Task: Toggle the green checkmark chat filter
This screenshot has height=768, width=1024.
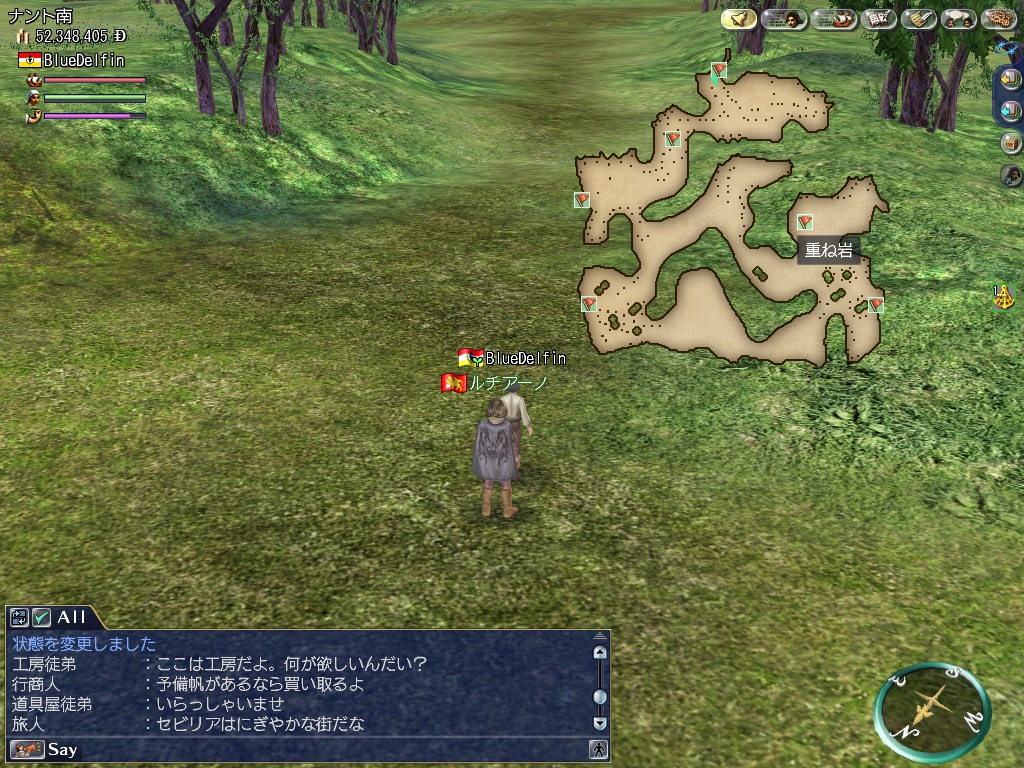Action: pyautogui.click(x=42, y=617)
